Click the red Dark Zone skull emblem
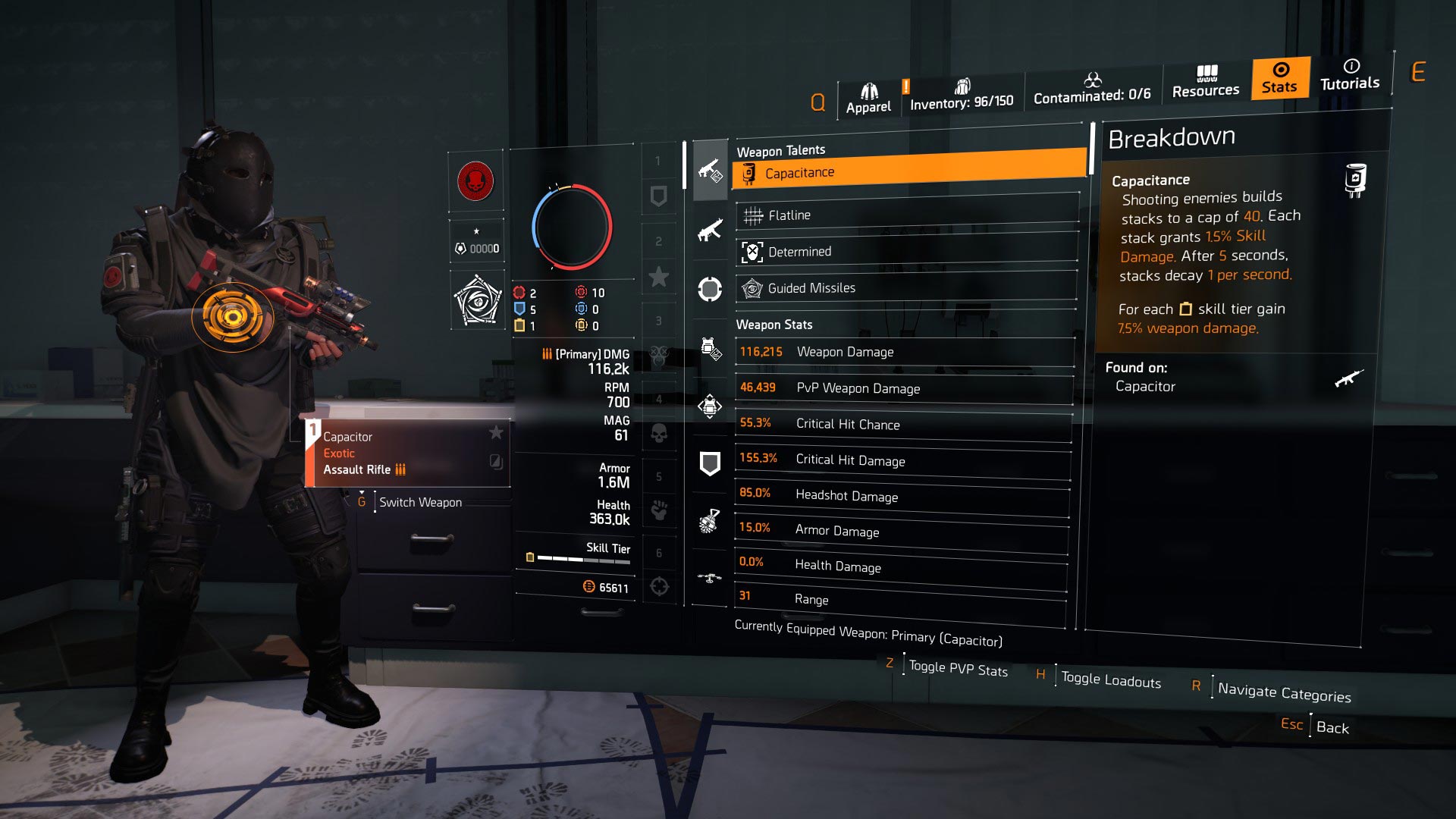Viewport: 1456px width, 819px height. coord(475,182)
